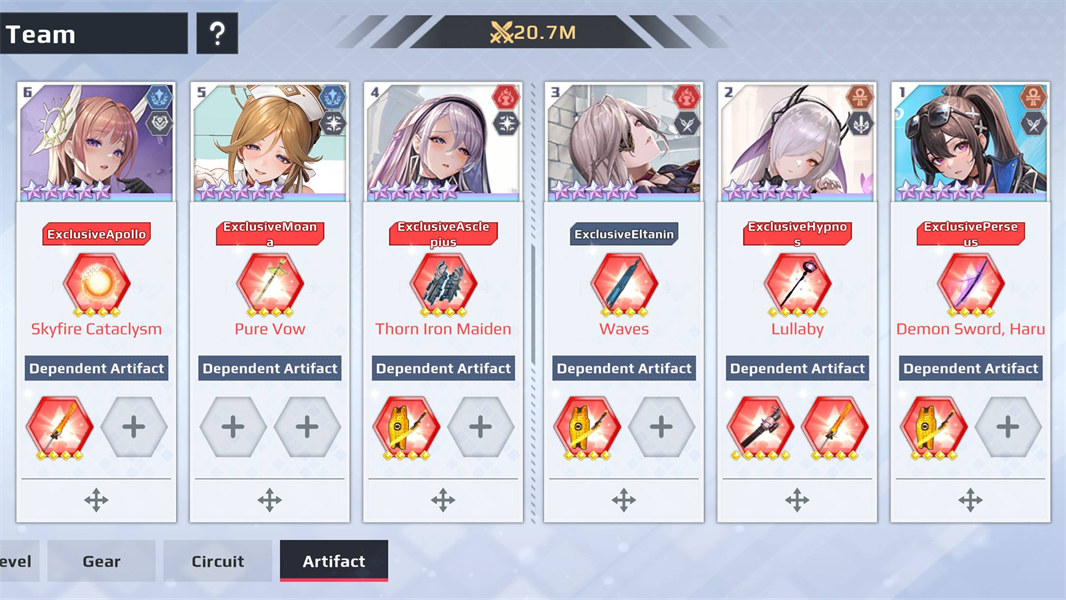Viewport: 1066px width, 600px height.
Task: Open the Thorn Iron Maiden artifact
Action: pos(443,285)
